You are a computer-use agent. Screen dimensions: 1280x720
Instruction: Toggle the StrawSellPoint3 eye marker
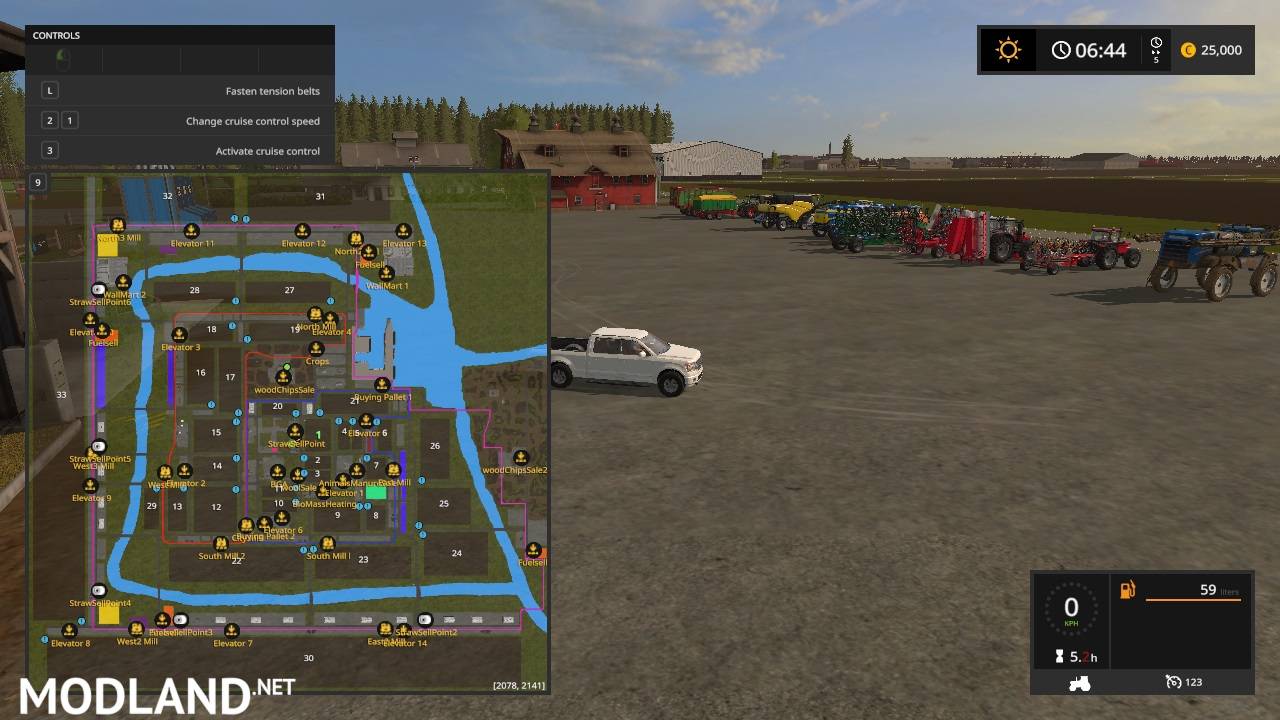tap(181, 620)
